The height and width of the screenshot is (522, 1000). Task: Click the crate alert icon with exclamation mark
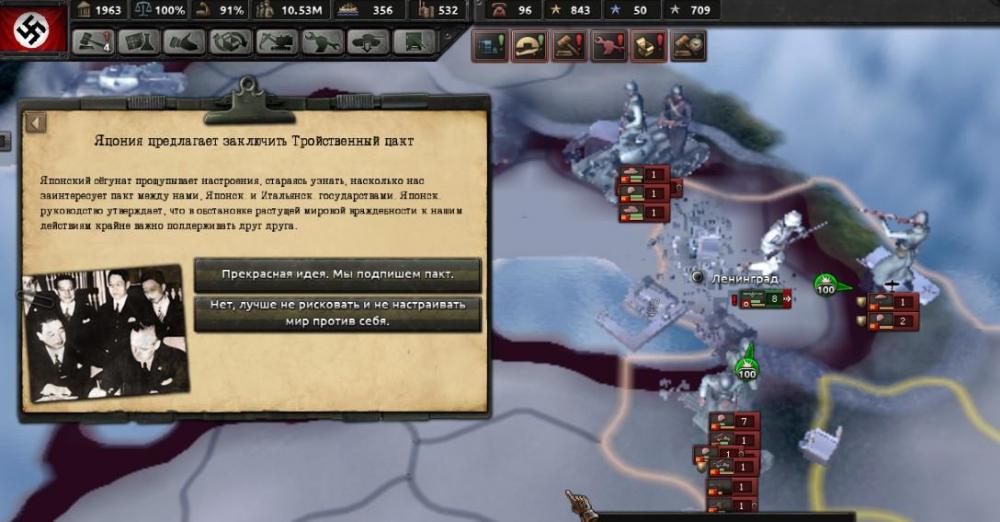tap(648, 45)
